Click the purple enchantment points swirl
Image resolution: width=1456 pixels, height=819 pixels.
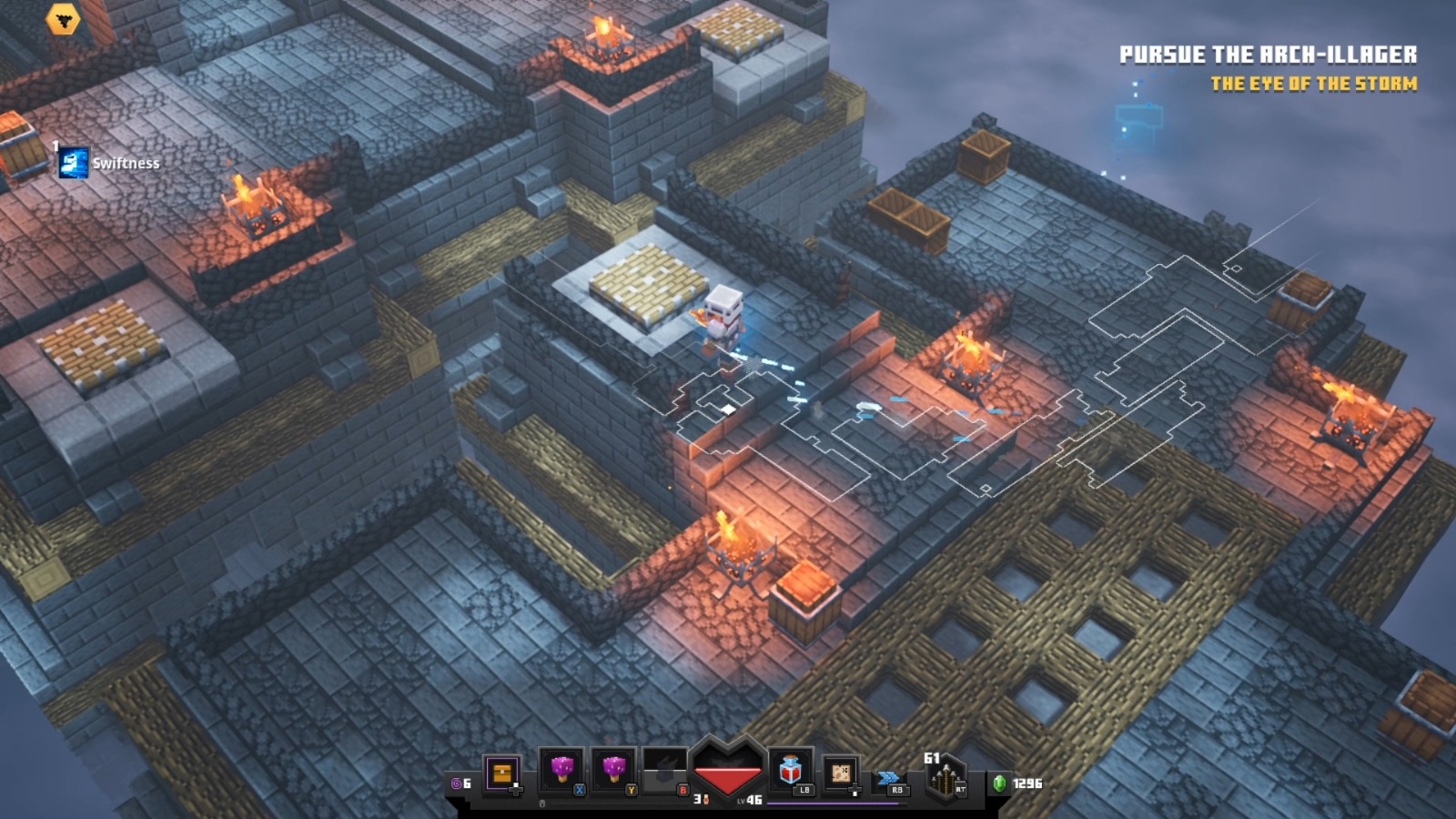[456, 784]
